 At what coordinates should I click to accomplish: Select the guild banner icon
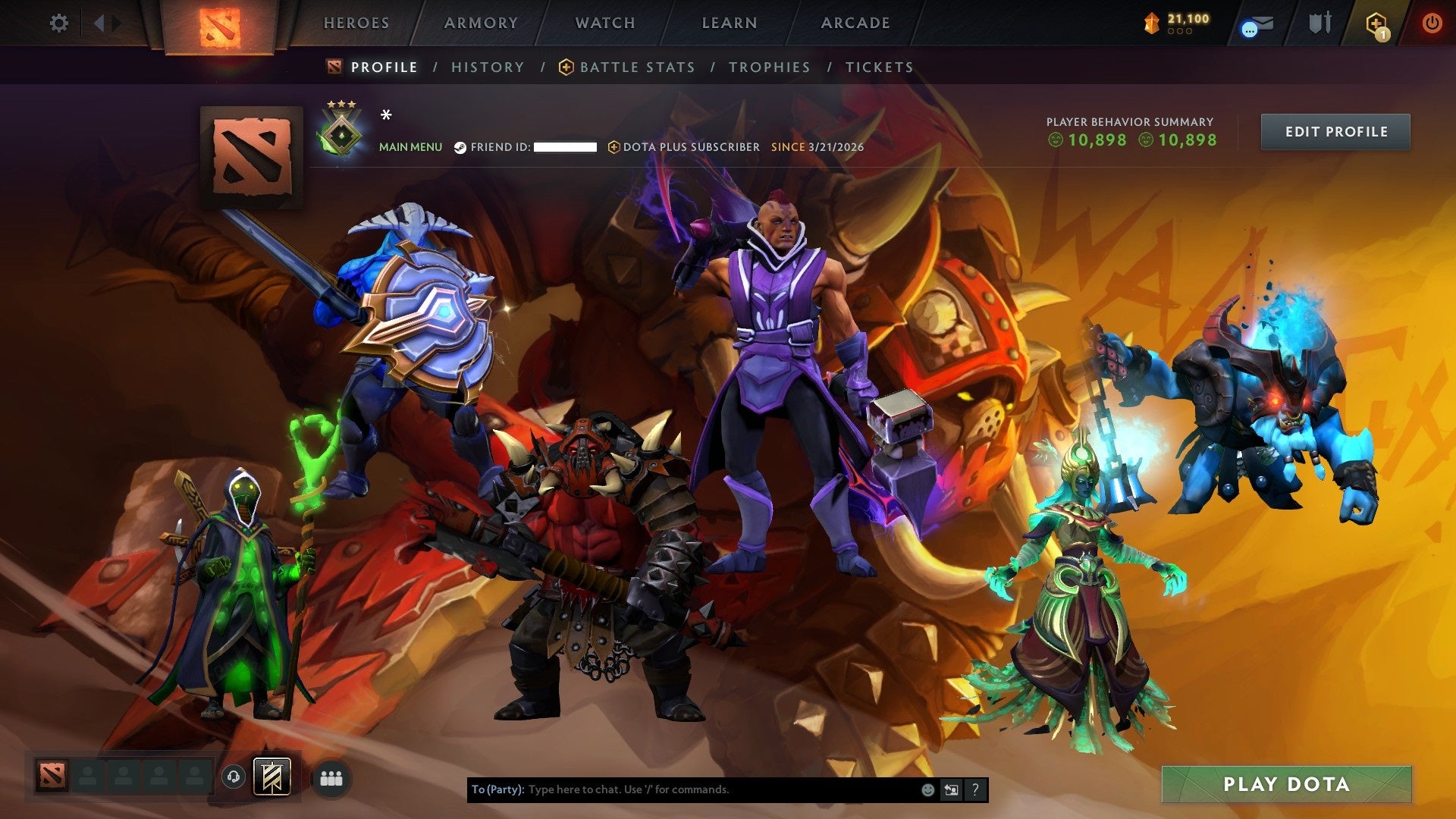(x=273, y=777)
